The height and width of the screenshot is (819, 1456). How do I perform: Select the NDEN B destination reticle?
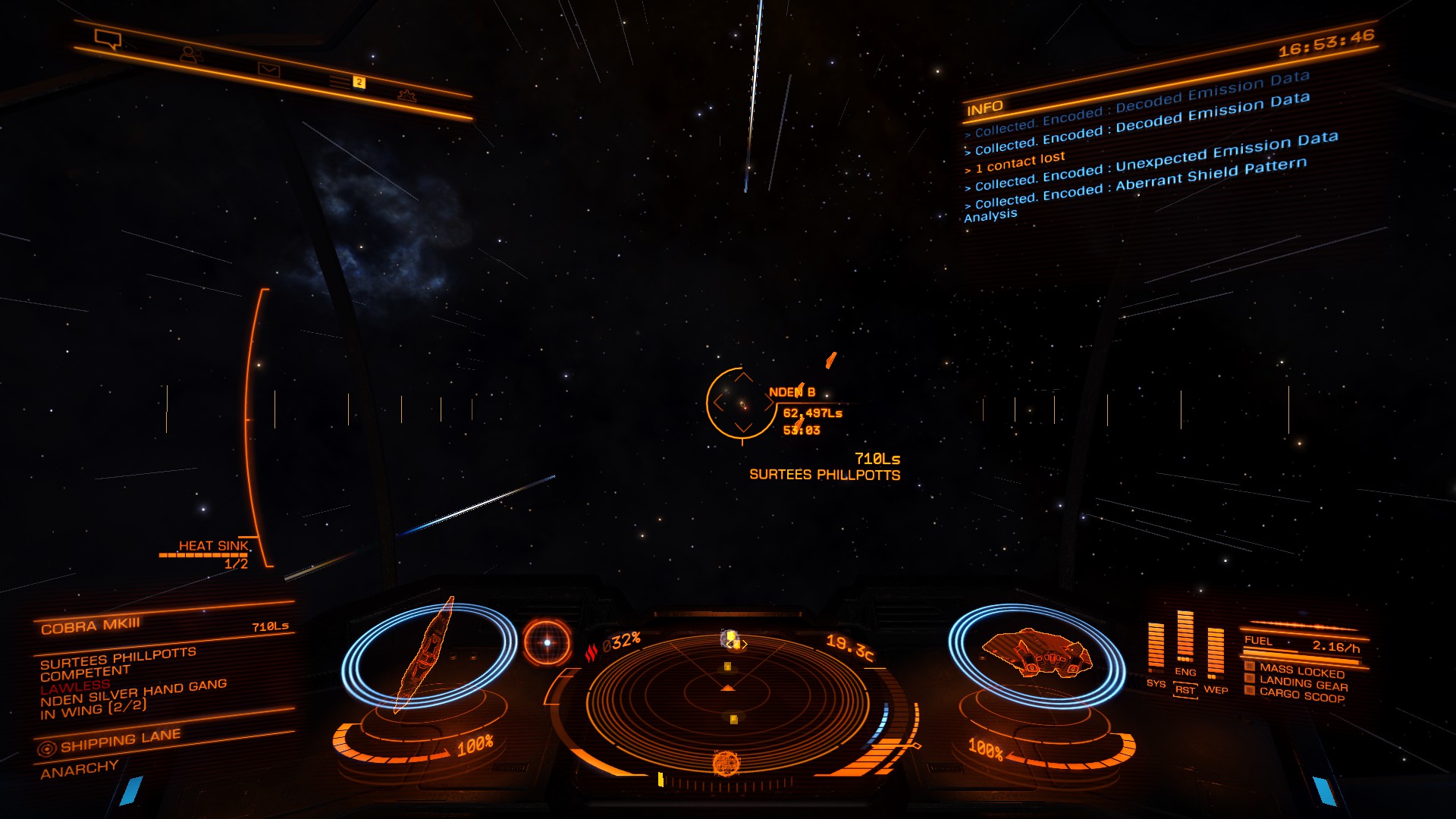pyautogui.click(x=740, y=403)
